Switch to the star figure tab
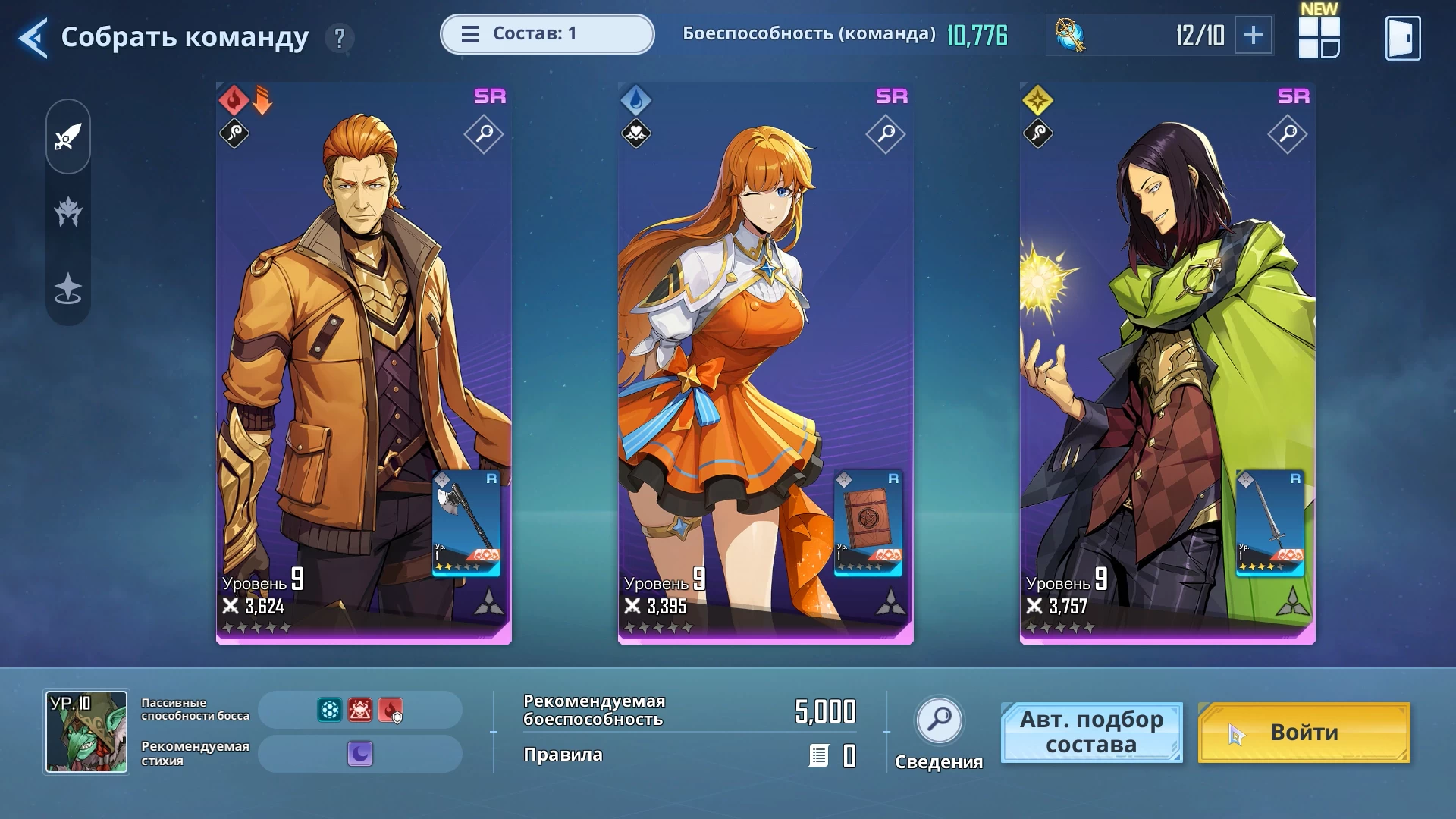This screenshot has width=1456, height=819. pos(68,288)
